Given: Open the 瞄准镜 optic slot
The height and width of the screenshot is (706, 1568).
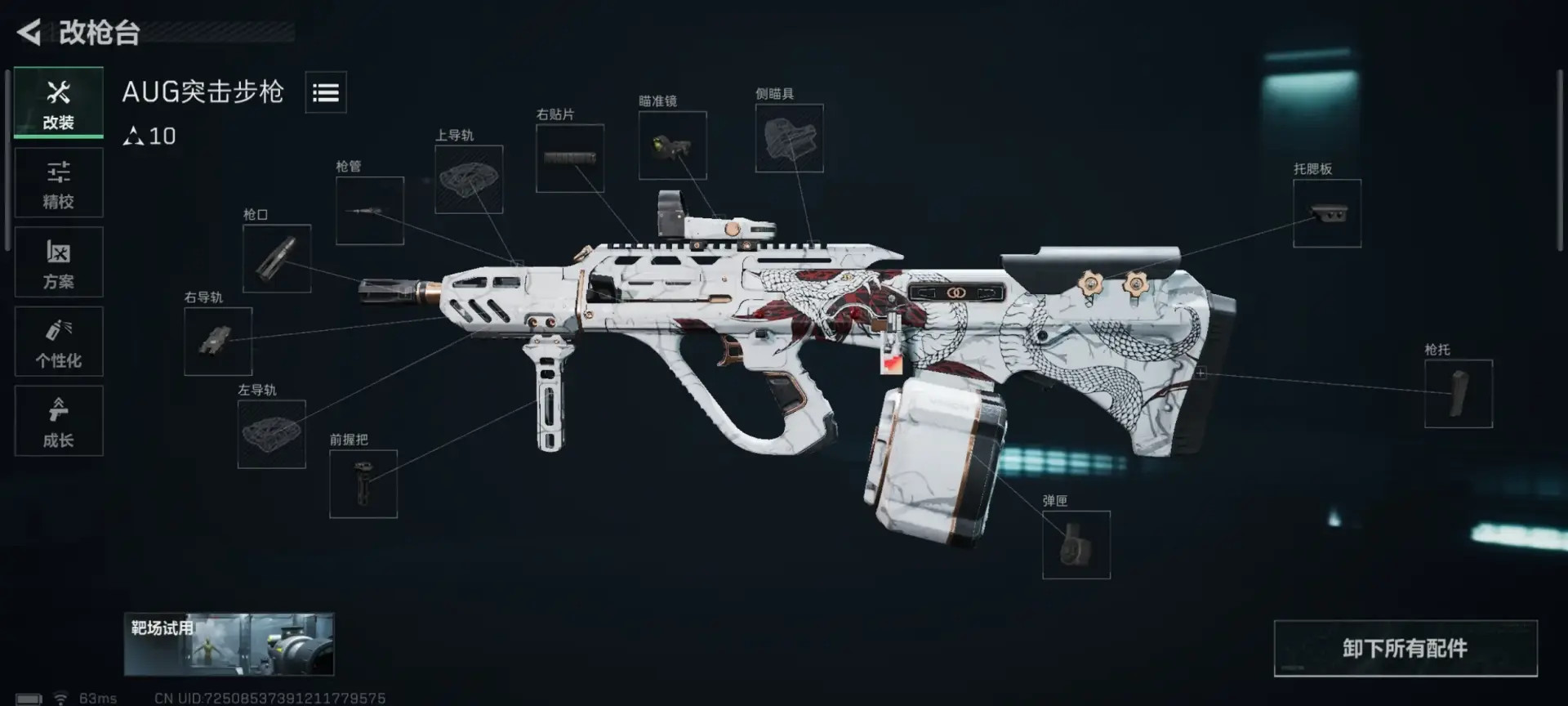Looking at the screenshot, I should click(x=672, y=145).
